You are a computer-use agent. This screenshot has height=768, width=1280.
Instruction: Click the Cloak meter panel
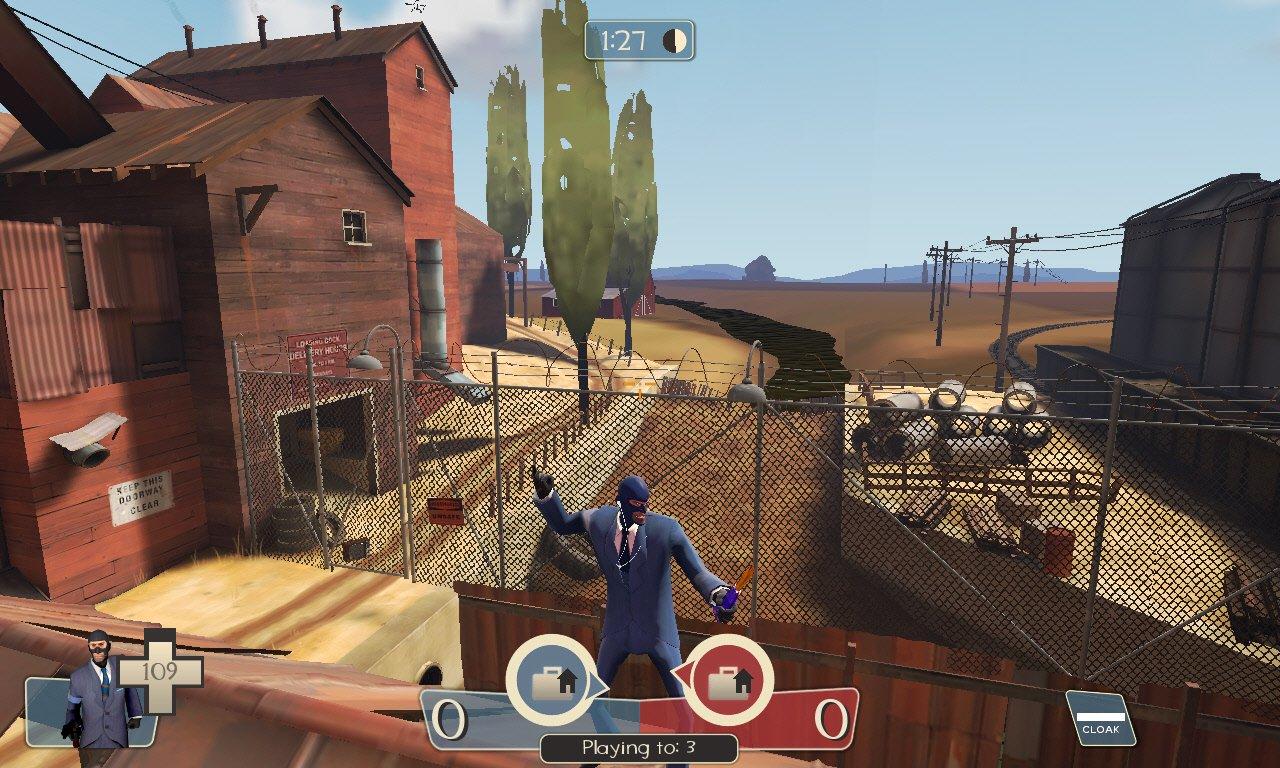coord(1100,719)
